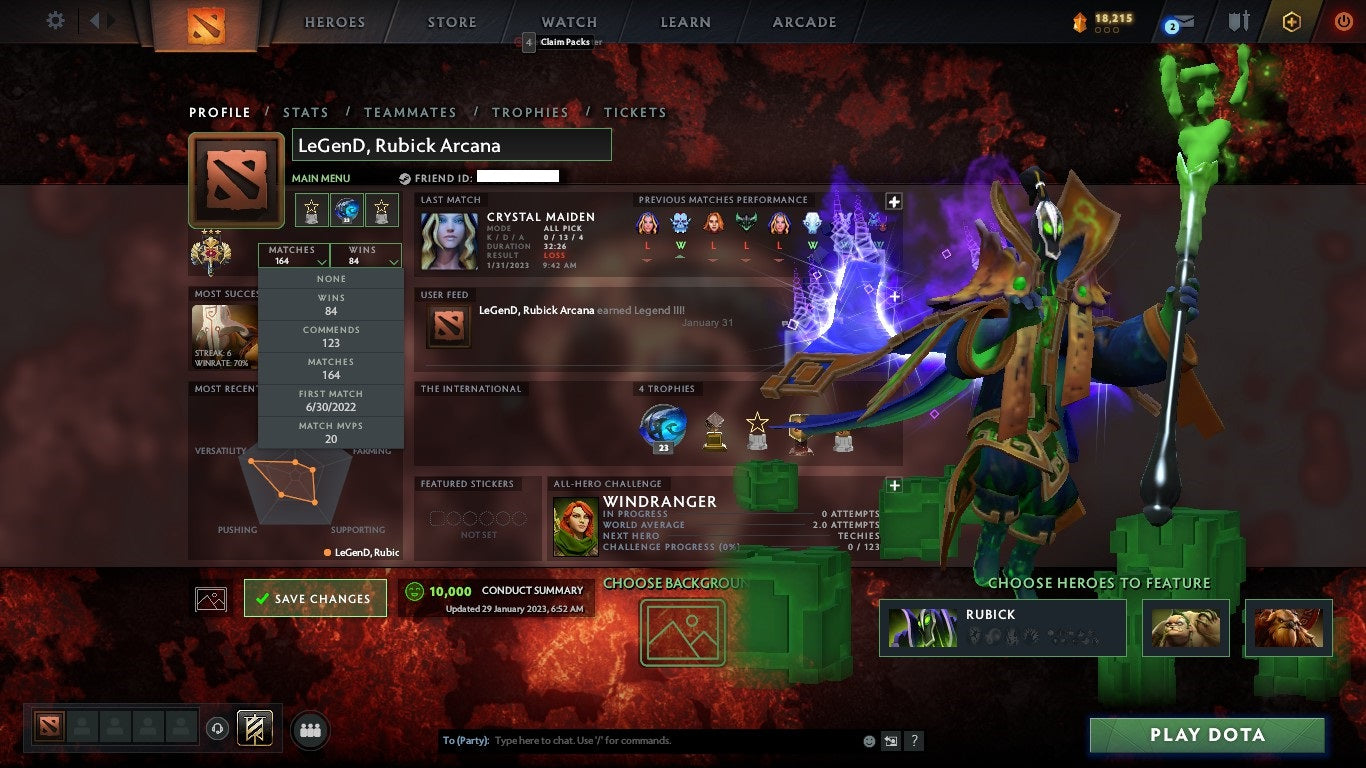Select Commends in the open dropdown
The height and width of the screenshot is (768, 1366).
pos(331,335)
